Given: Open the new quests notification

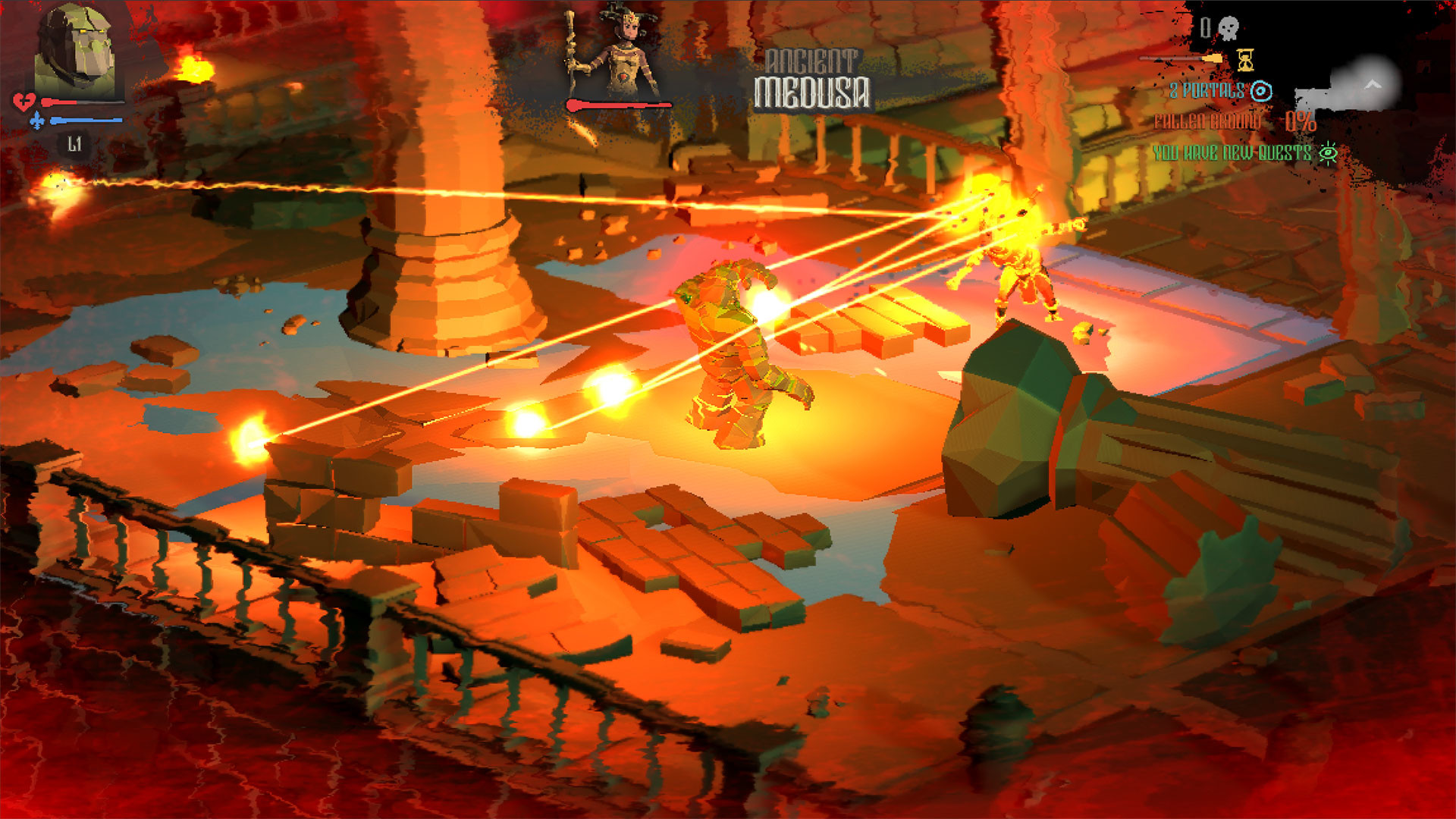Looking at the screenshot, I should (x=1244, y=153).
